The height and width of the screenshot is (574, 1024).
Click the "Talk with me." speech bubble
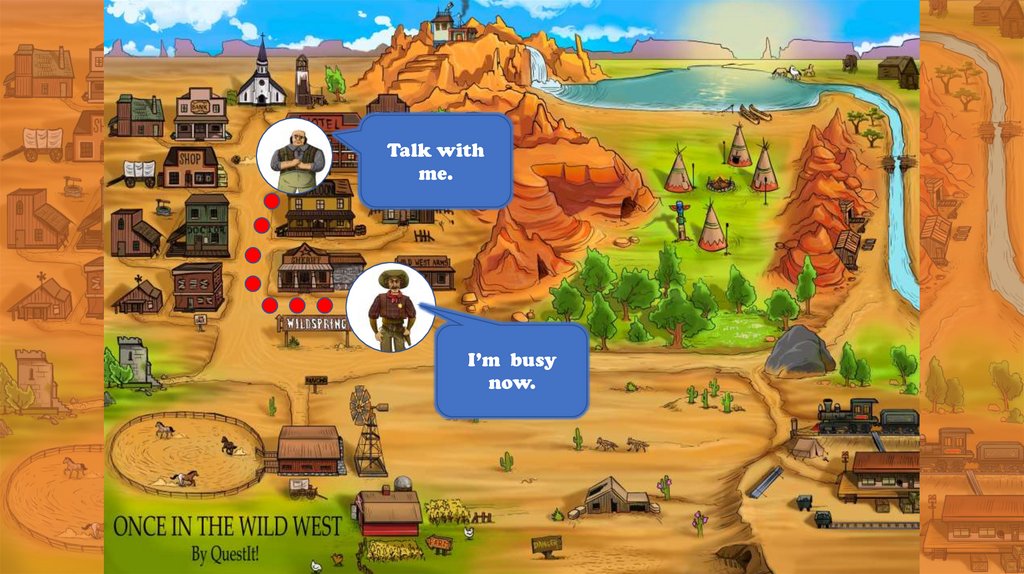click(435, 162)
